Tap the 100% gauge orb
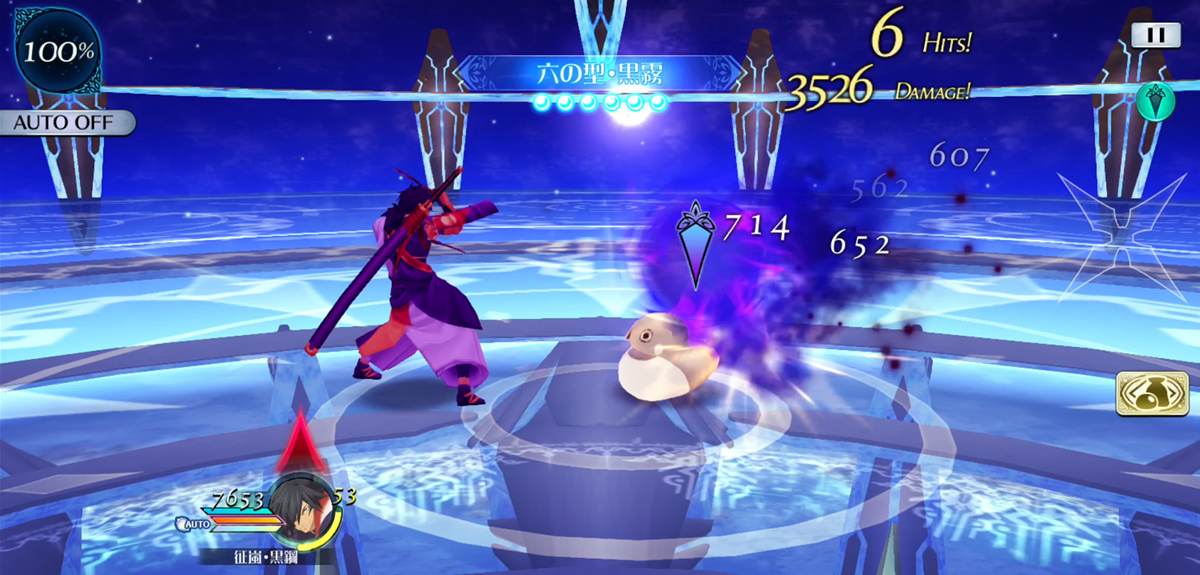1200x575 pixels. pos(57,52)
